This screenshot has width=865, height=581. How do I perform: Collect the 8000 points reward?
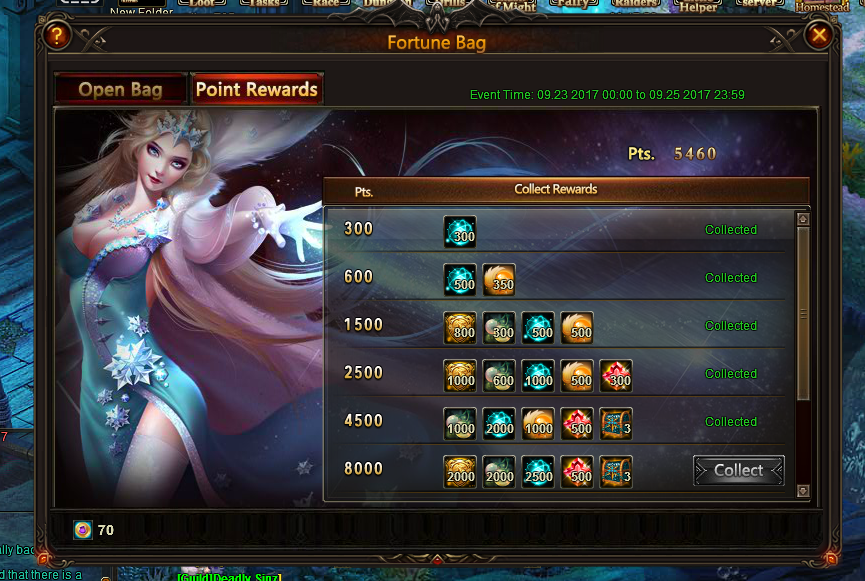pos(738,470)
